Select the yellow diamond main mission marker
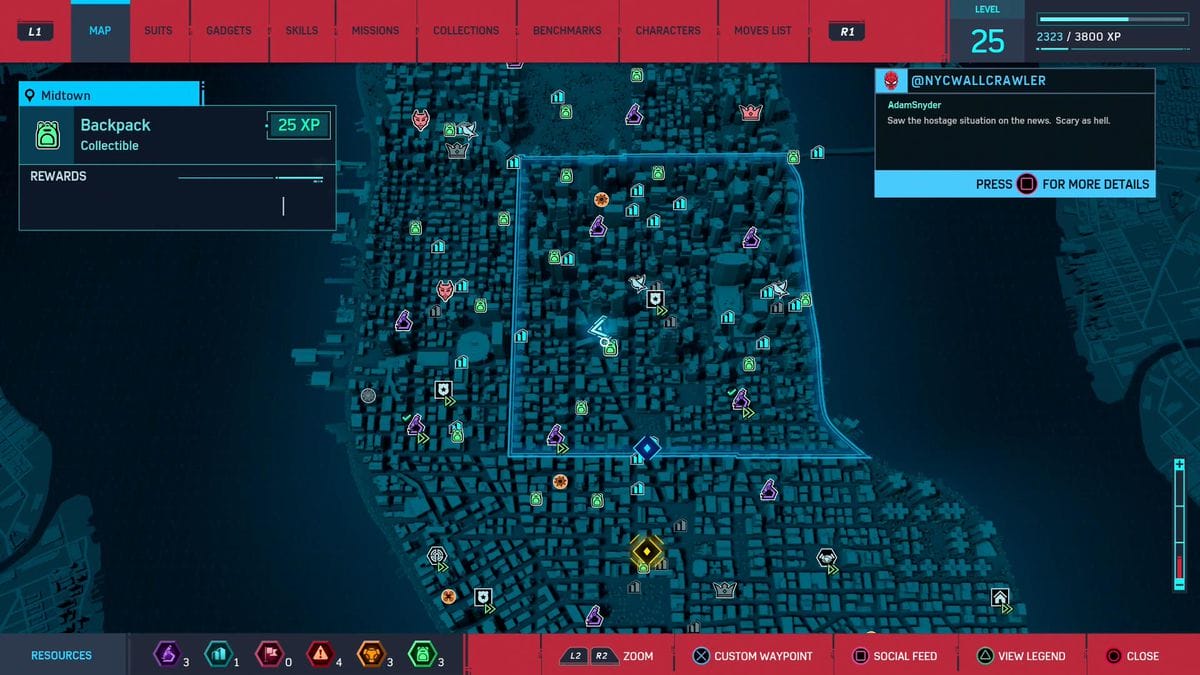 point(647,551)
